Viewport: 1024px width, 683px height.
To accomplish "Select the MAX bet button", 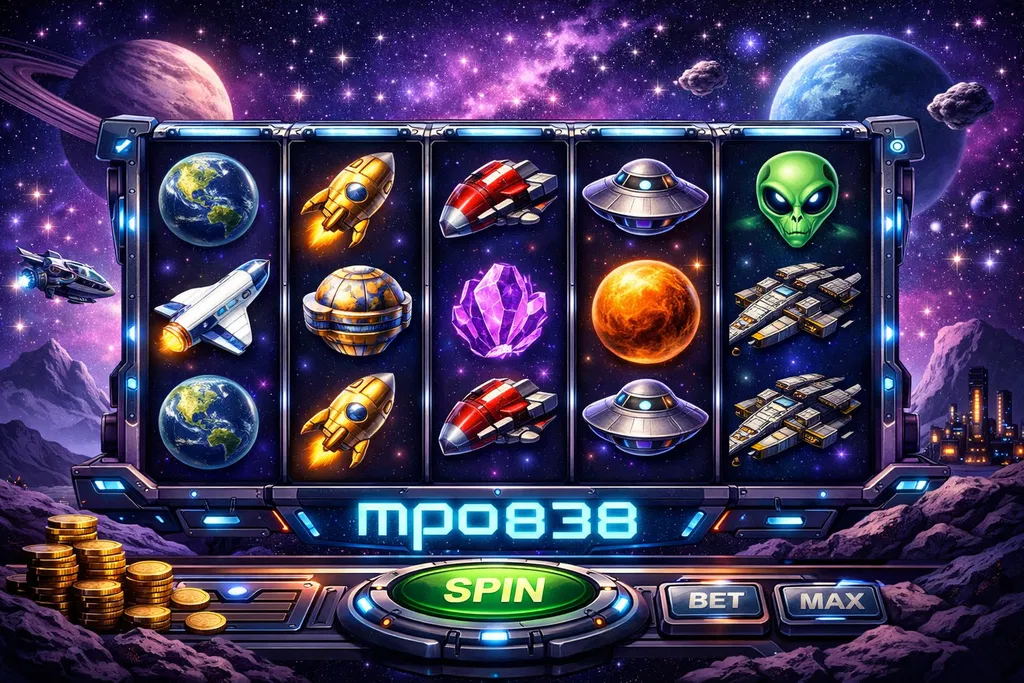I will click(830, 602).
